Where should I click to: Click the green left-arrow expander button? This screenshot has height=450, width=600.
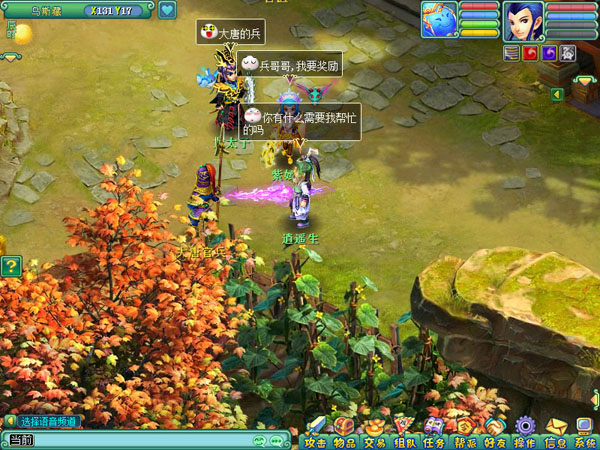pos(556,95)
